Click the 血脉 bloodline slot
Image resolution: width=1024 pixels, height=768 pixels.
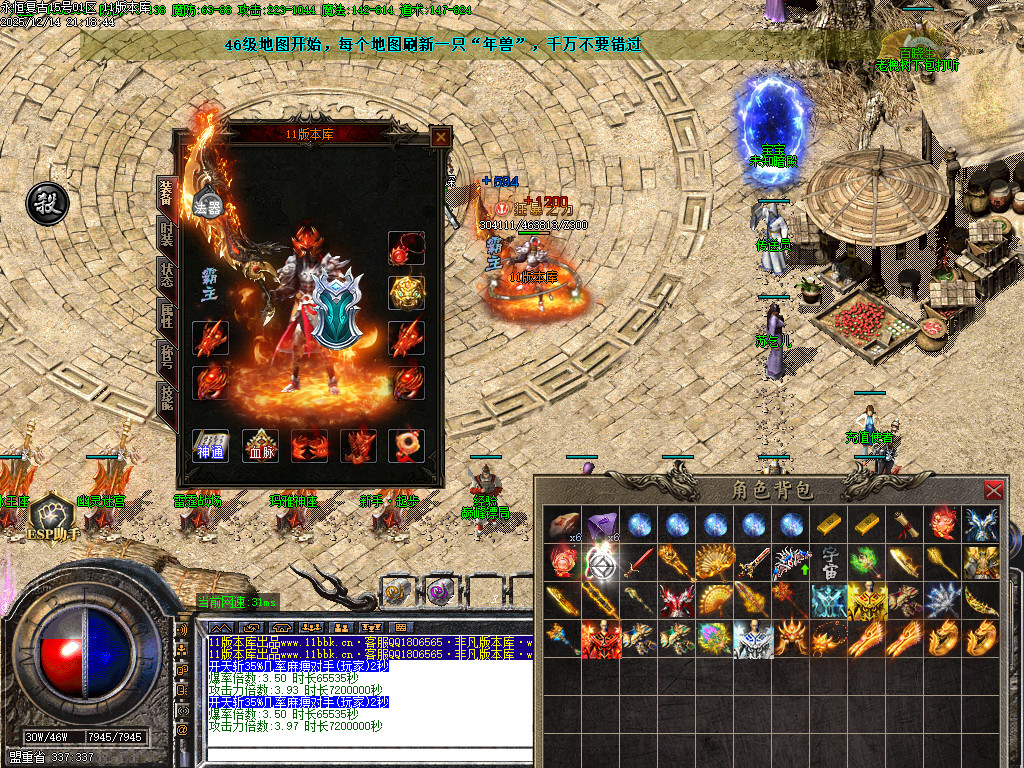click(x=260, y=445)
